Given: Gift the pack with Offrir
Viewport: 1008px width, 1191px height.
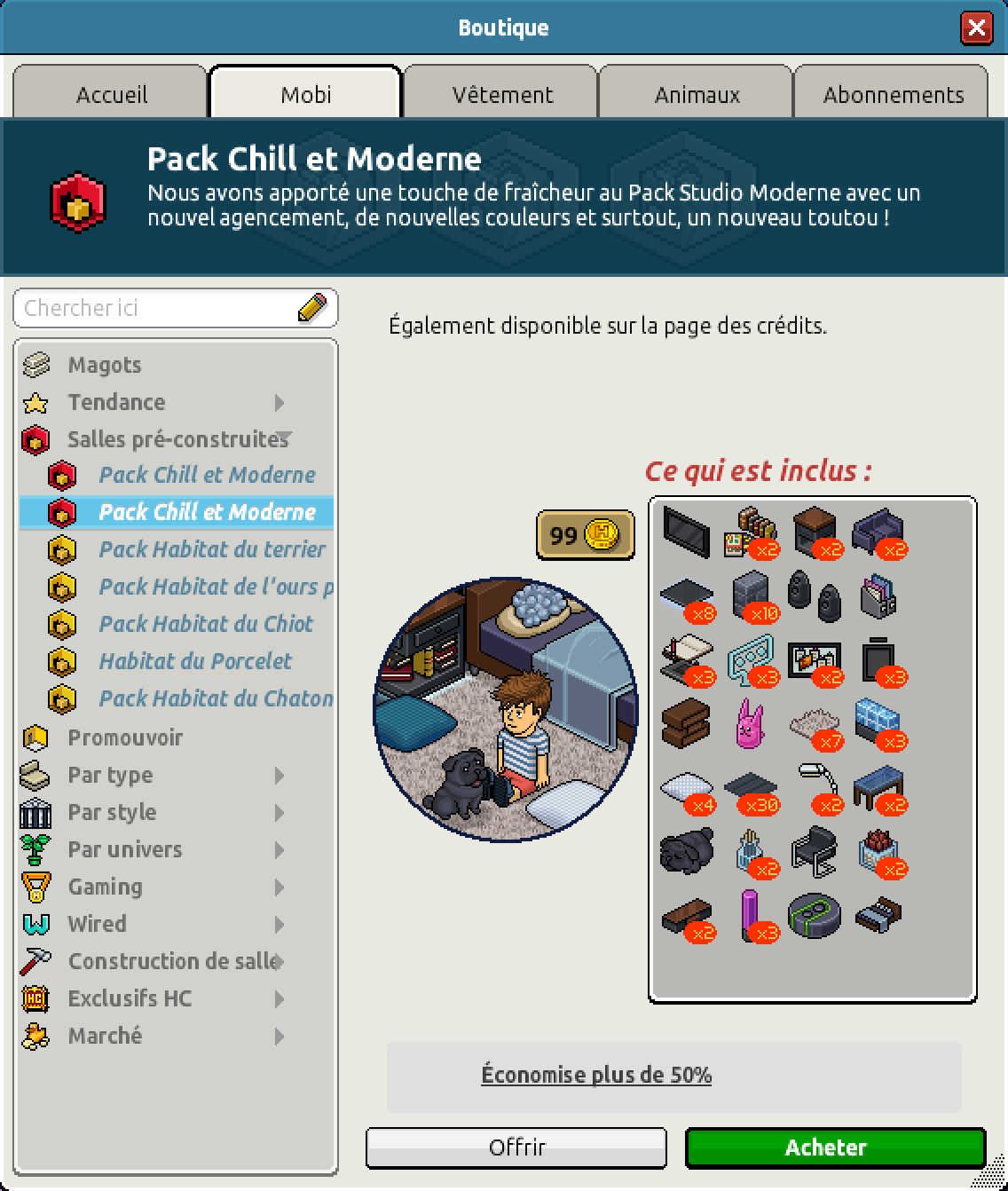Looking at the screenshot, I should pyautogui.click(x=516, y=1148).
